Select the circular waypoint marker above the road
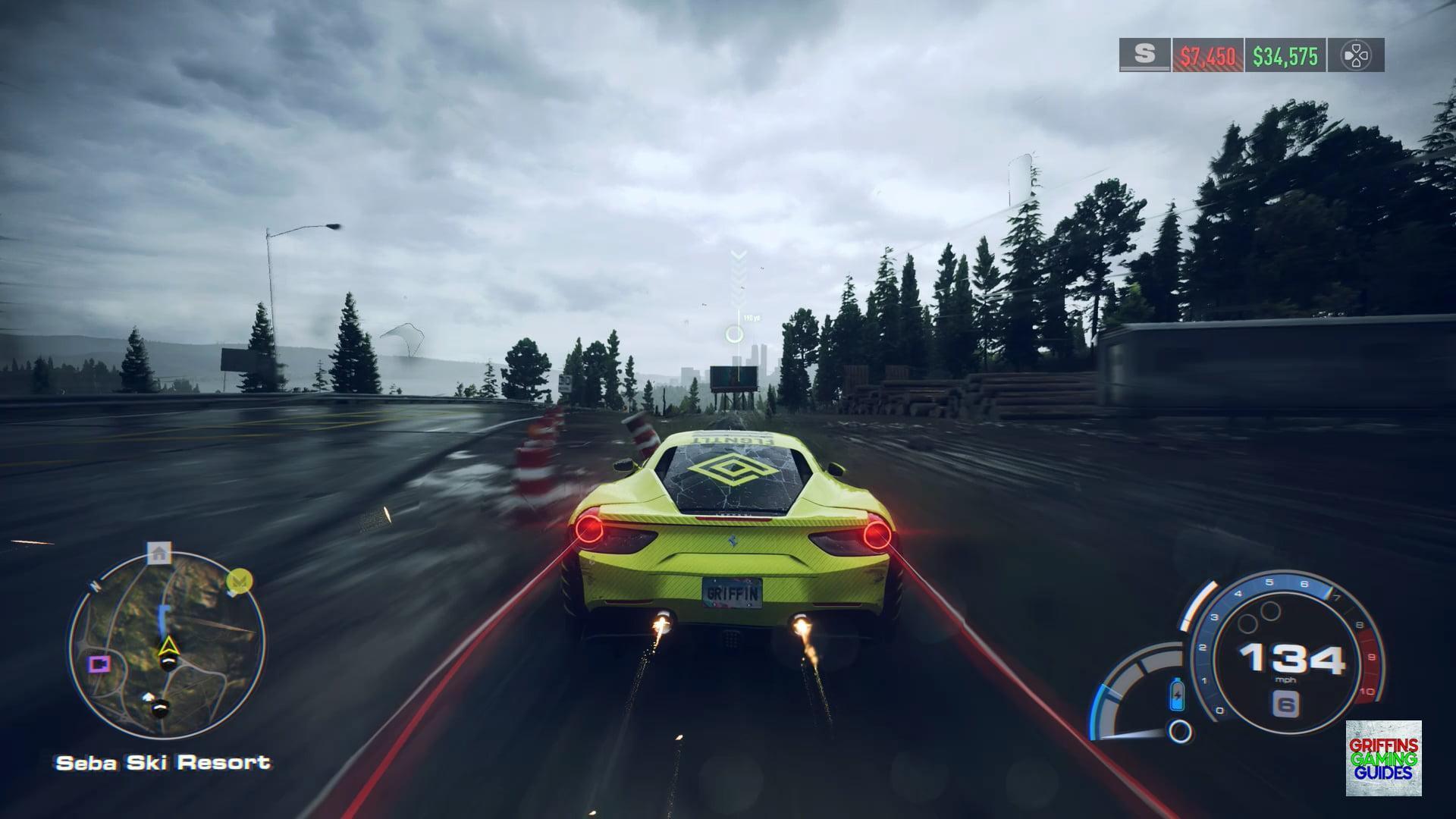The height and width of the screenshot is (819, 1456). point(734,334)
